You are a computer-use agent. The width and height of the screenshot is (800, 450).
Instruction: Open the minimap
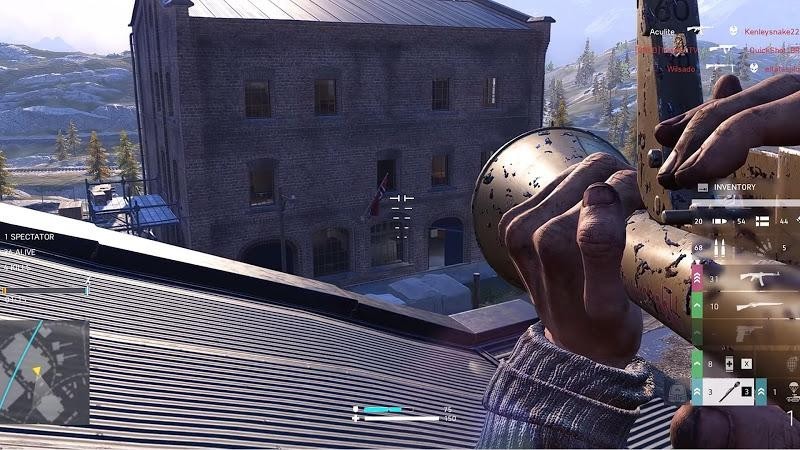[44, 364]
